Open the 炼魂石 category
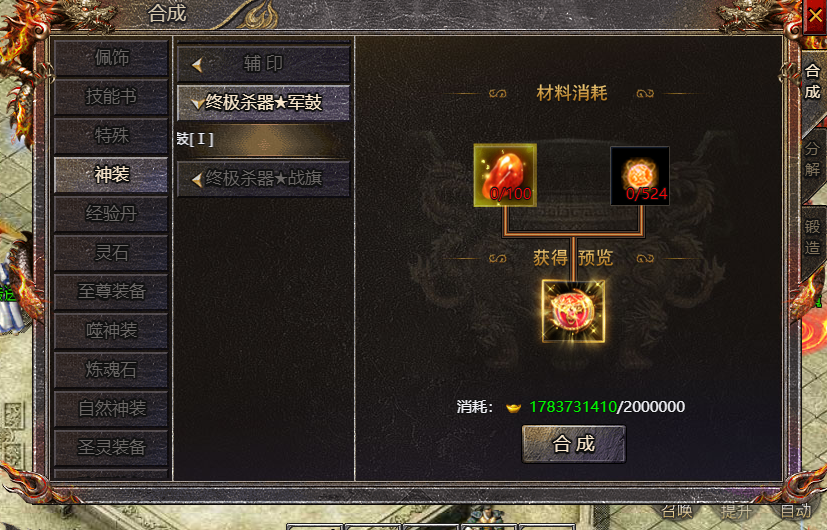827x530 pixels. (111, 370)
